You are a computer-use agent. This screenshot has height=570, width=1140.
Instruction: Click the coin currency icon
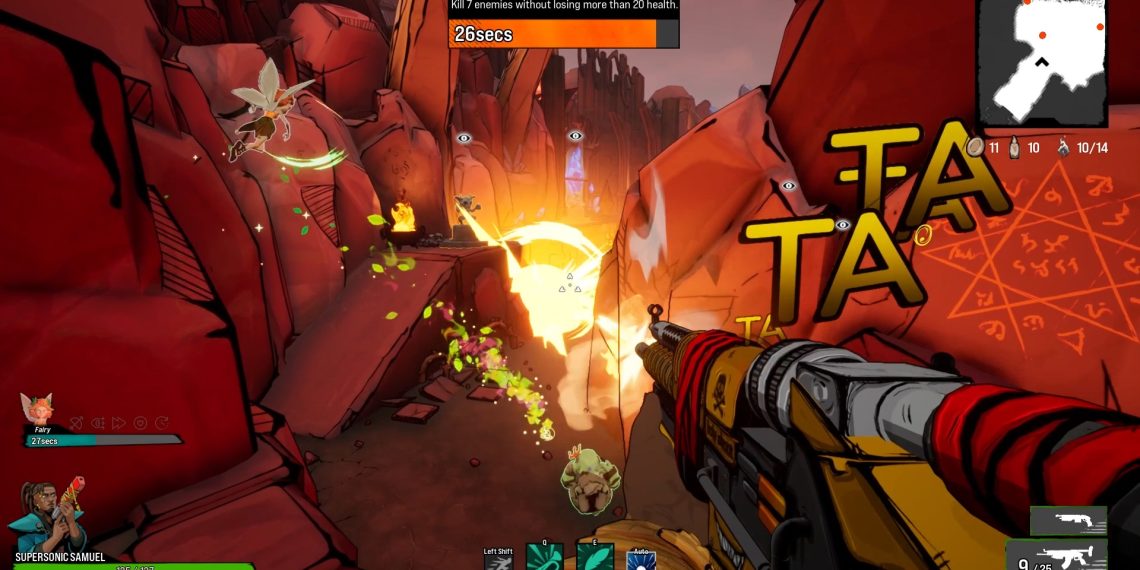[x=977, y=147]
